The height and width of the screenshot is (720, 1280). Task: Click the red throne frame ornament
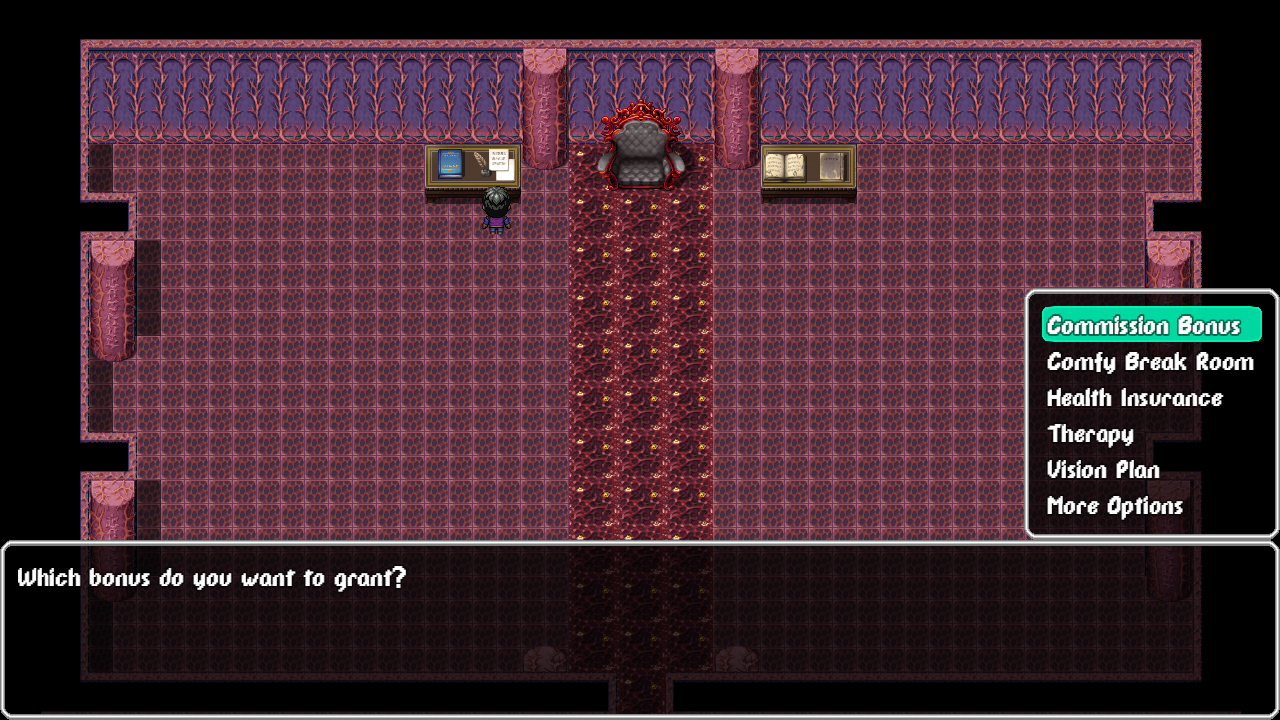click(640, 113)
